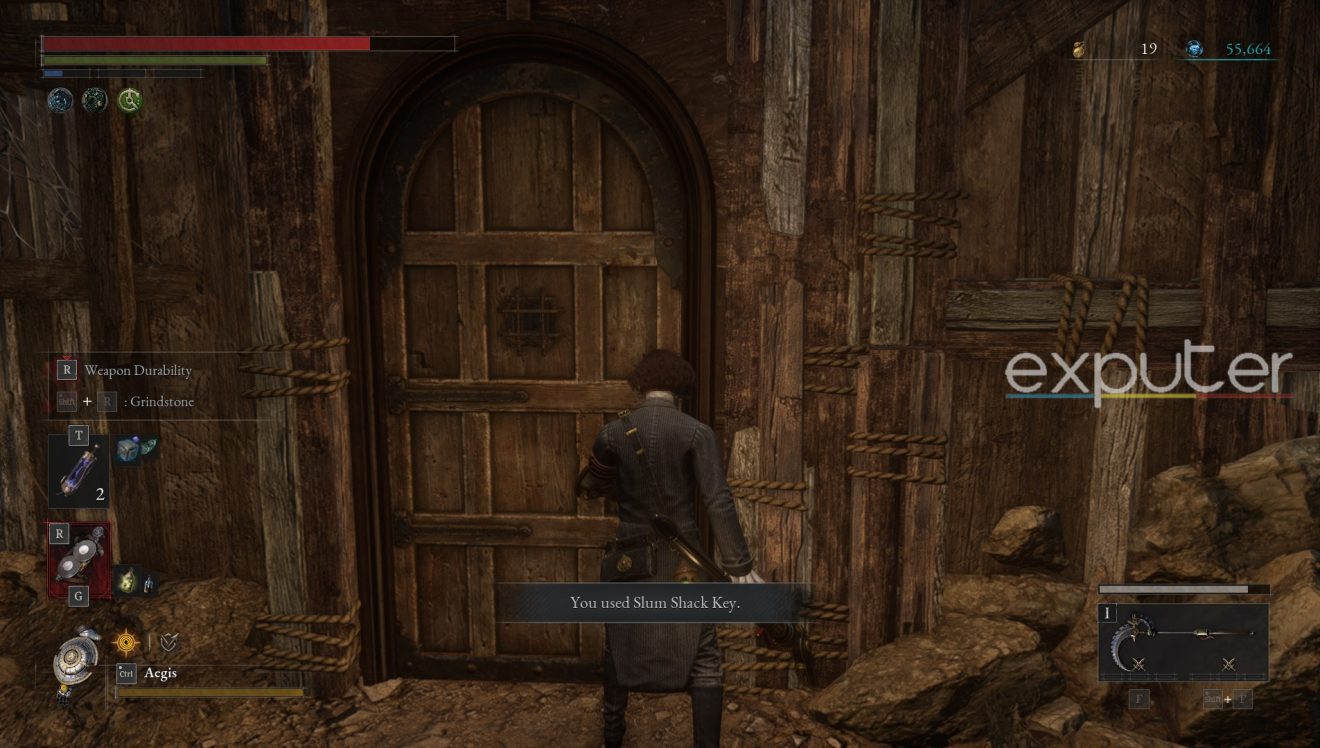Click the green clock status buff icon
Image resolution: width=1320 pixels, height=748 pixels.
coord(129,100)
